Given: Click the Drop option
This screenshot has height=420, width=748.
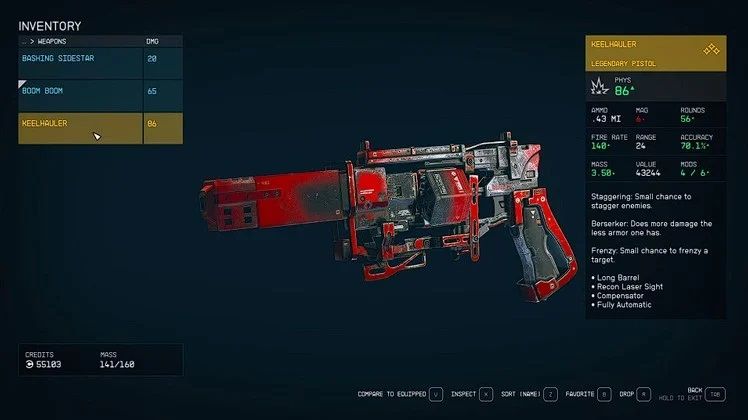Looking at the screenshot, I should (635, 394).
